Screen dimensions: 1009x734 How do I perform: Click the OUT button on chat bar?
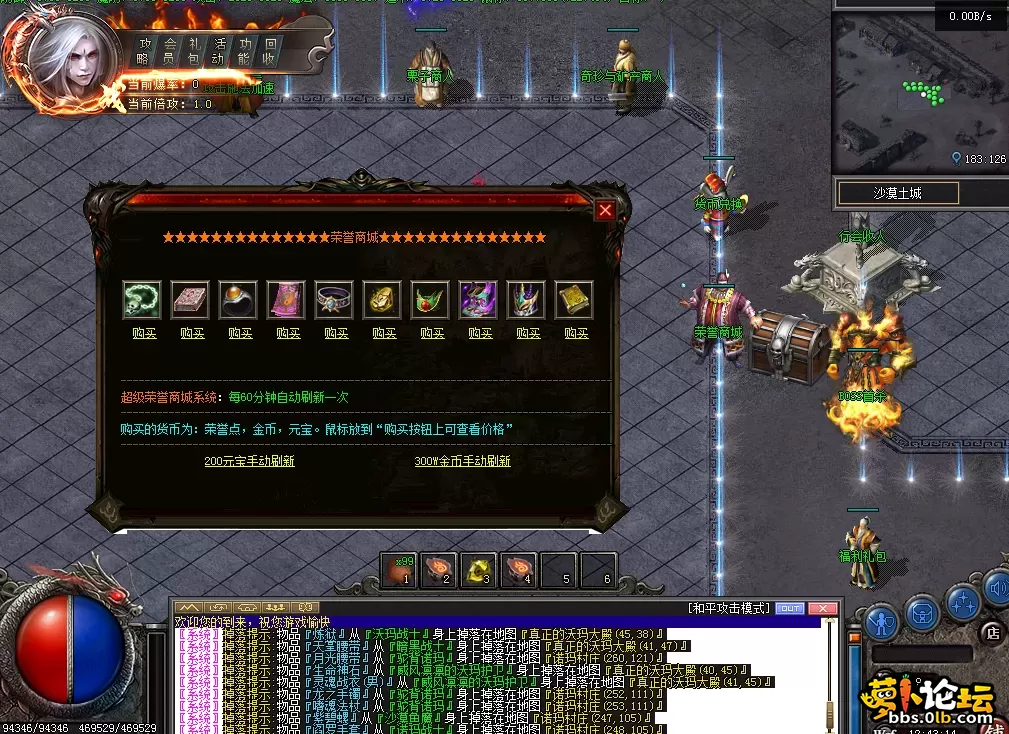[x=790, y=608]
